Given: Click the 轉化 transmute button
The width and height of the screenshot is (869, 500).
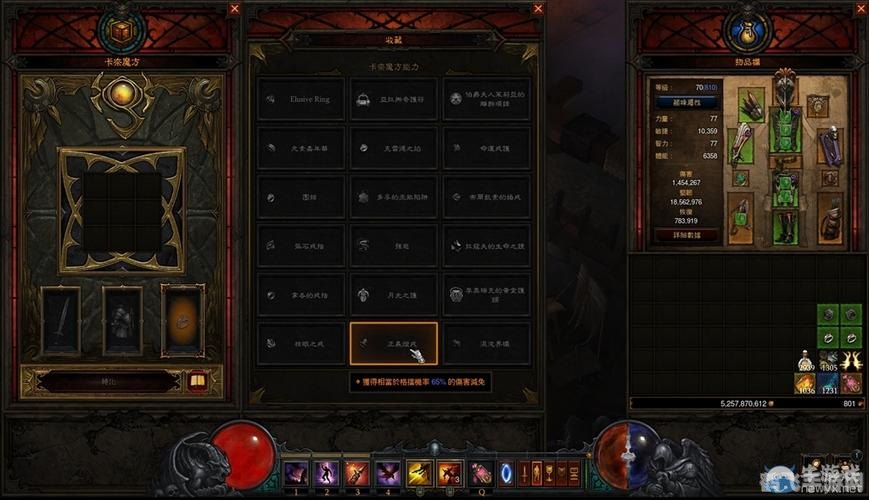Looking at the screenshot, I should coord(98,381).
